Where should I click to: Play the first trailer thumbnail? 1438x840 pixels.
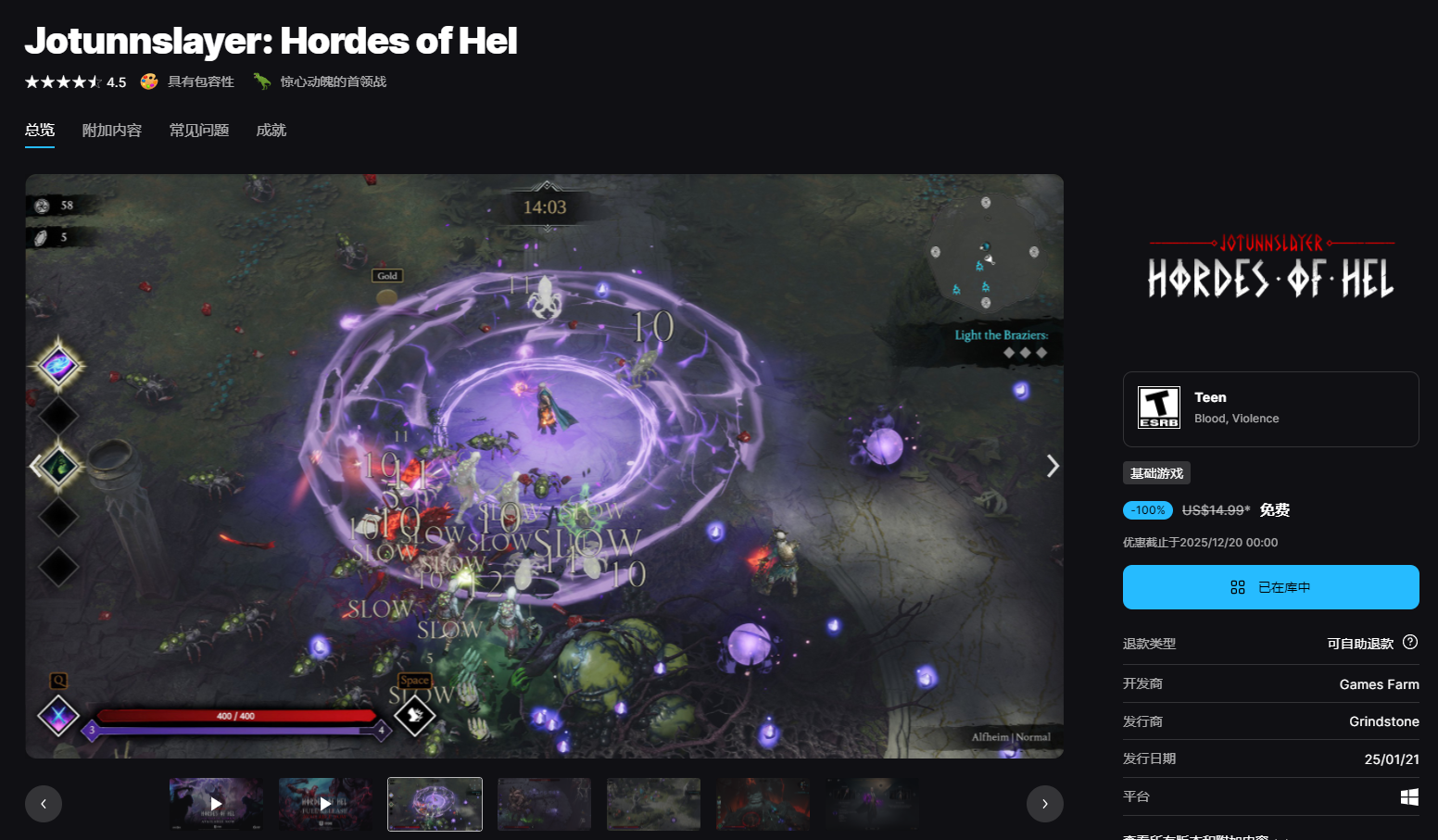(216, 804)
